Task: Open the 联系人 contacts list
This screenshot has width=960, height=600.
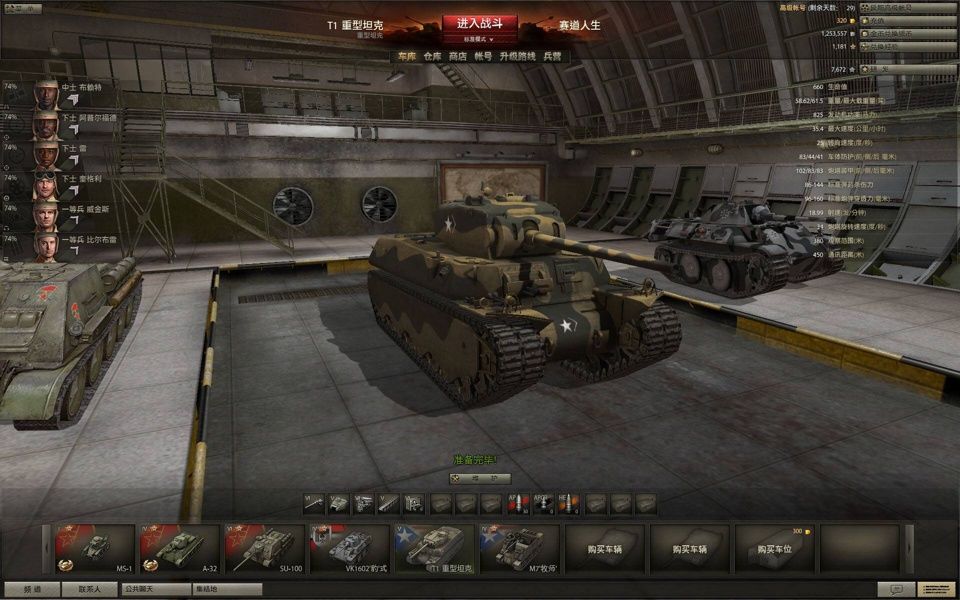Action: 89,589
